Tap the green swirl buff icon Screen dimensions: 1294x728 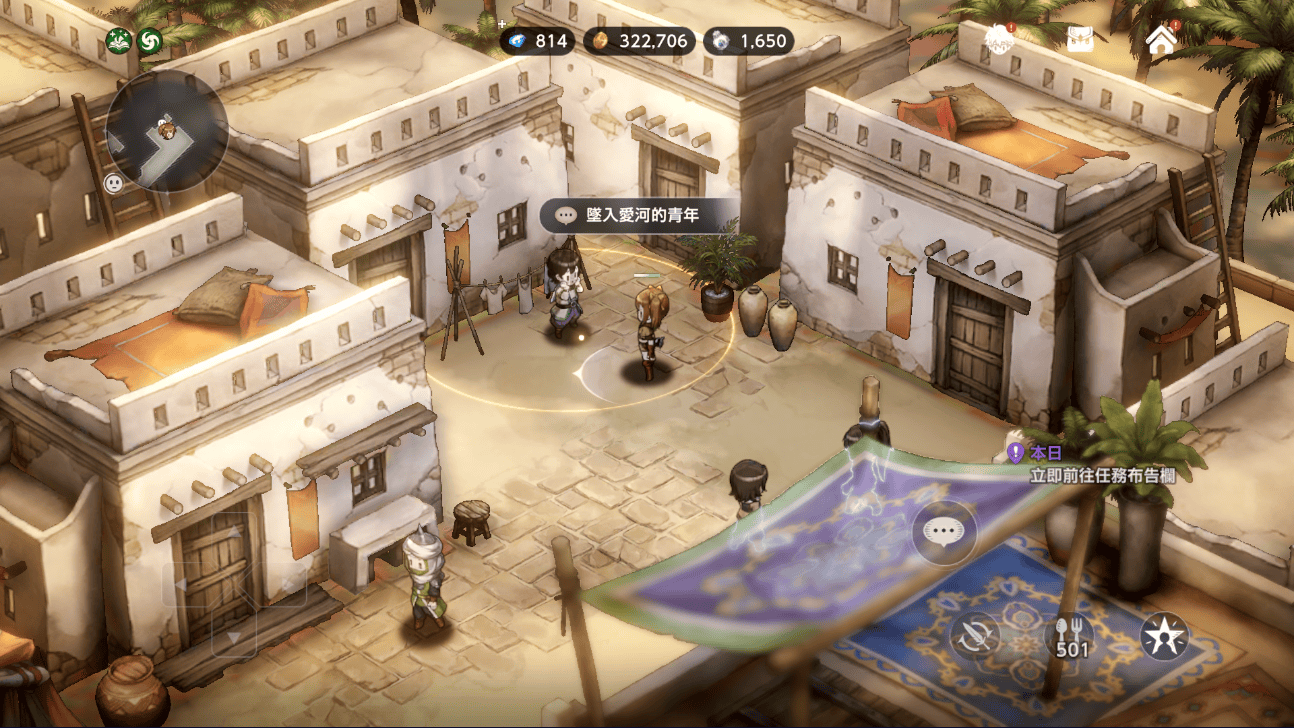click(x=150, y=41)
